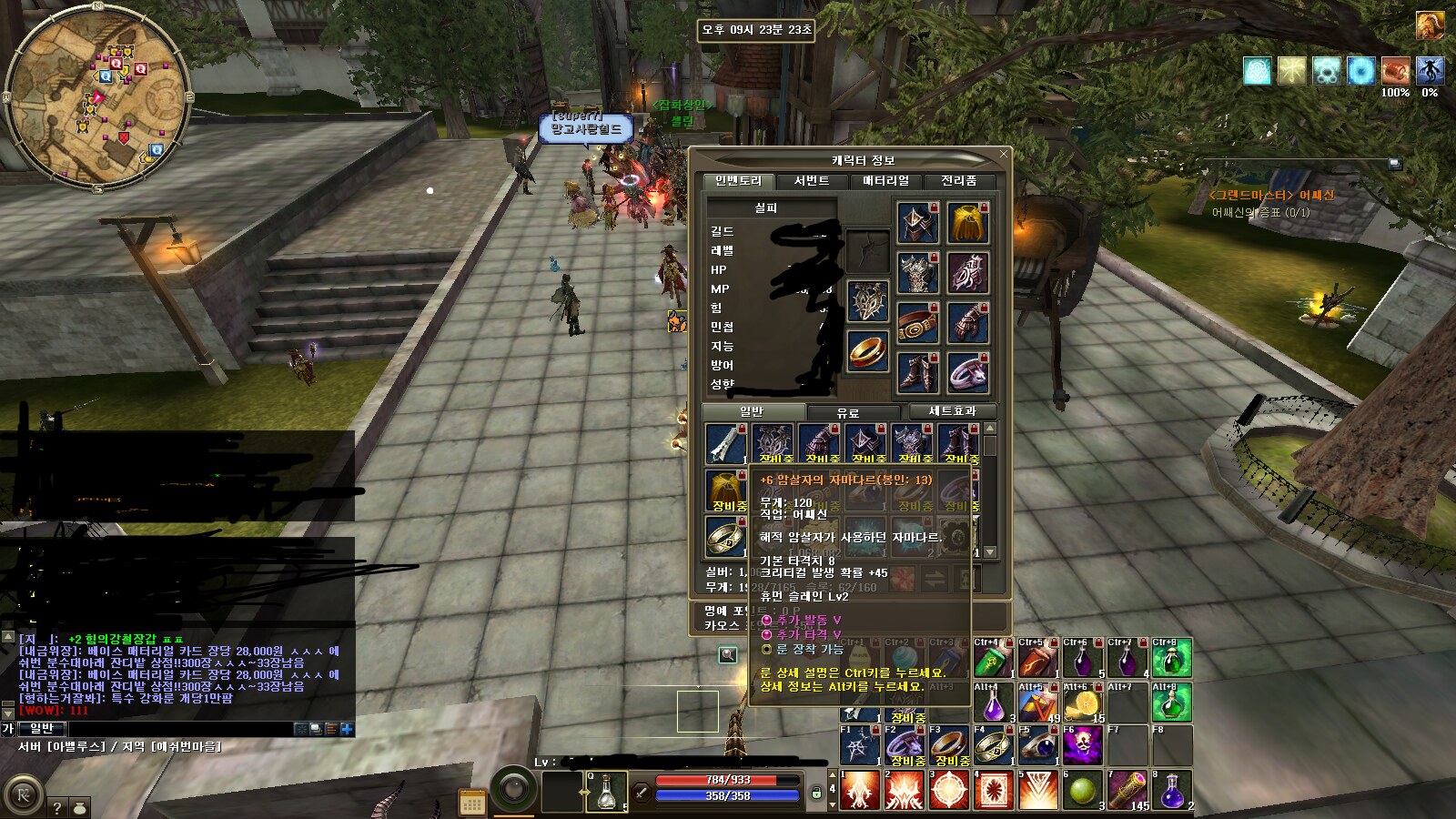The image size is (1456, 819).
Task: Open the 매터리얼 tab
Action: pos(885,181)
